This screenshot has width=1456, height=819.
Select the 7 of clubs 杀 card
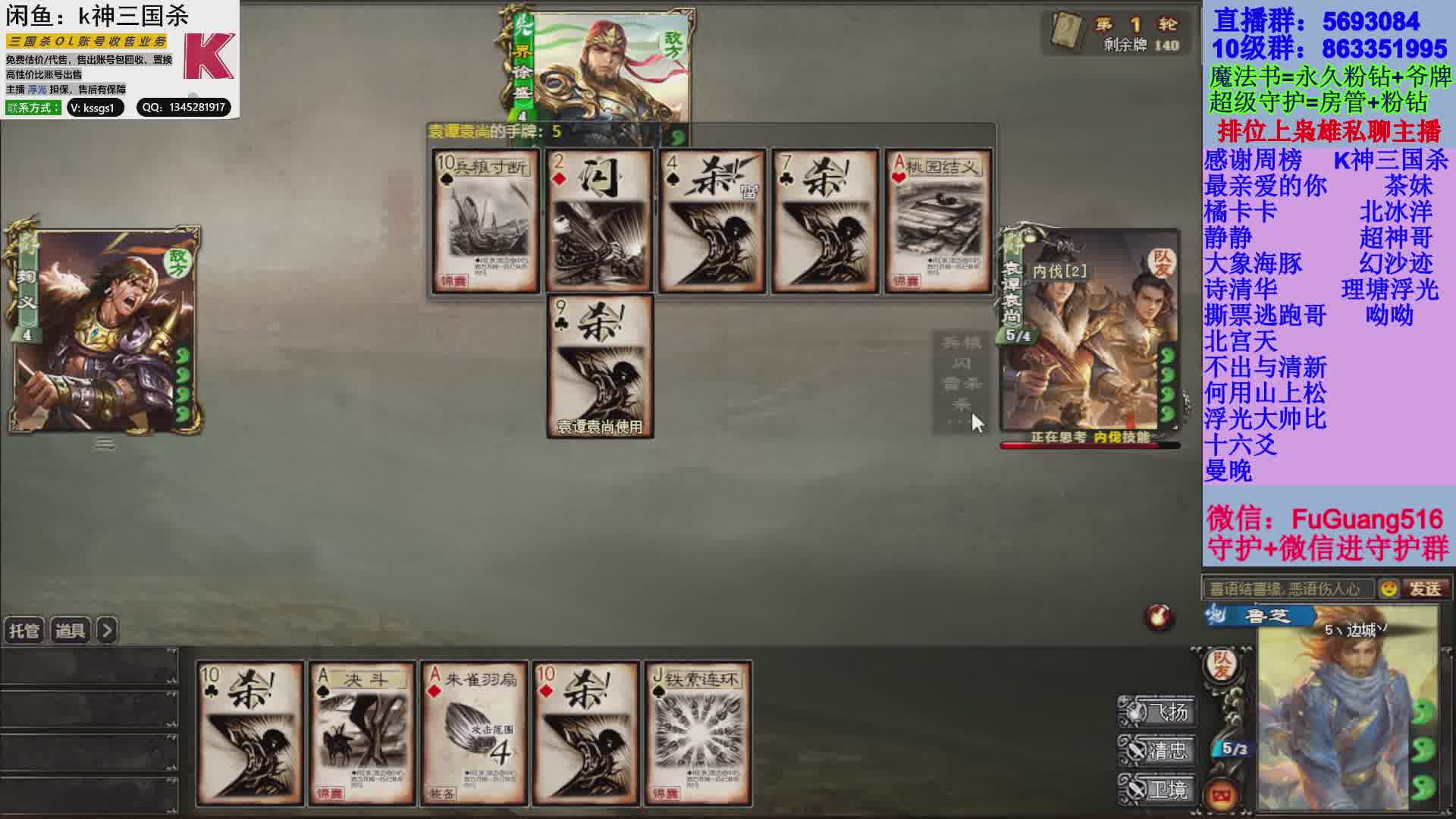click(825, 220)
